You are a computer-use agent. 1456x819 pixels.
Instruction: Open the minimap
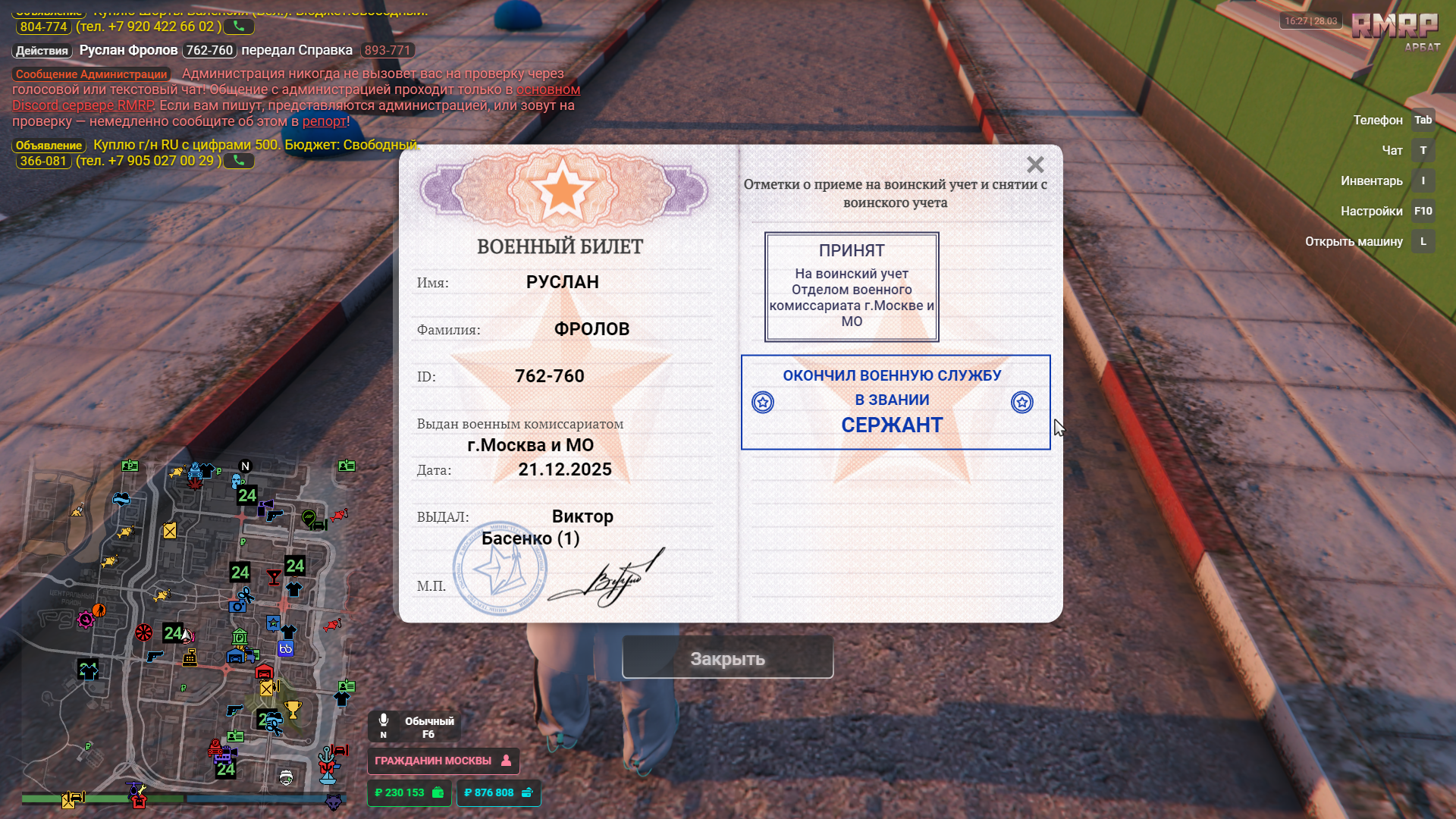(x=186, y=629)
